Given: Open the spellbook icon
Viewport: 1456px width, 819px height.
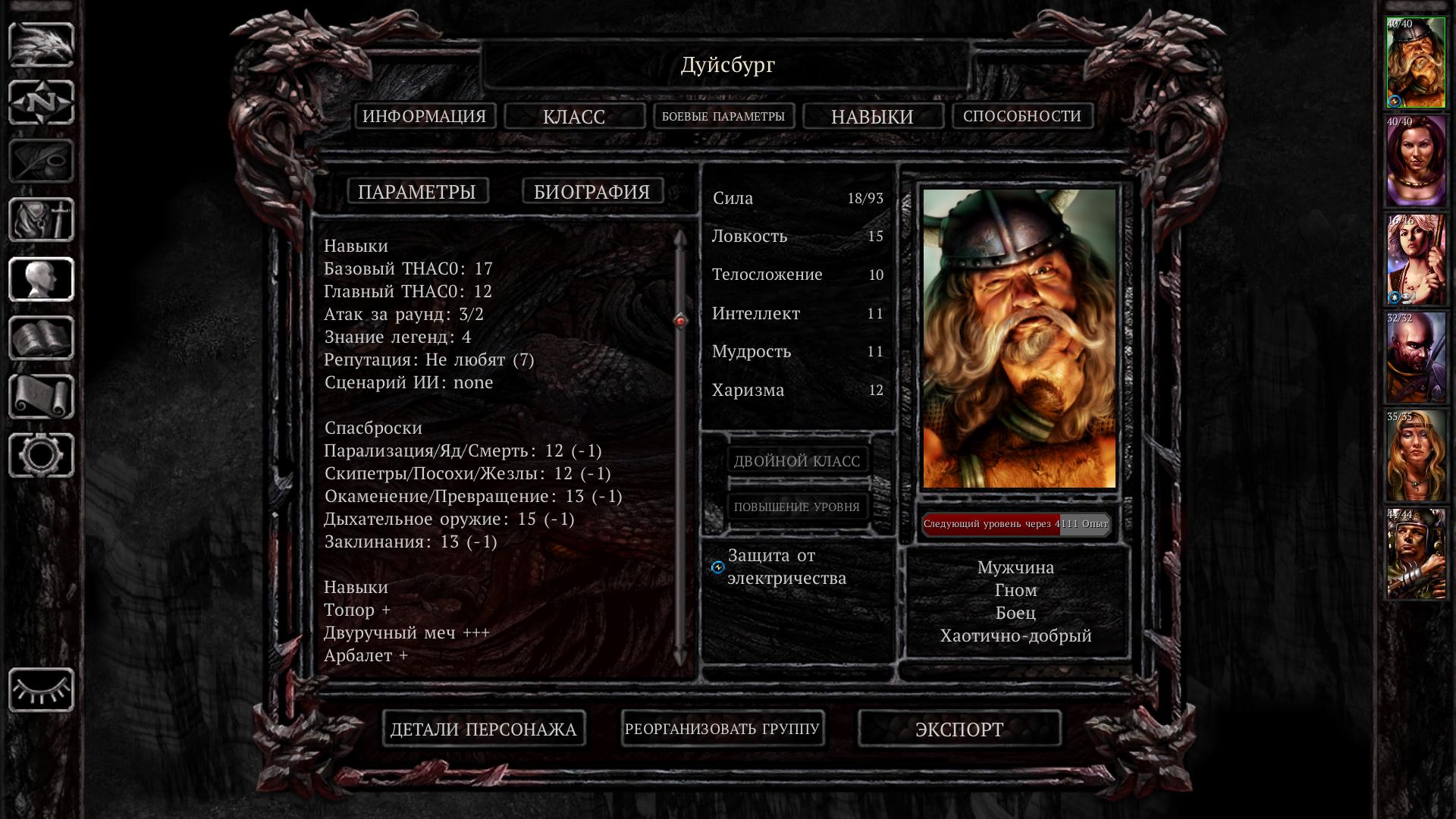Looking at the screenshot, I should tap(41, 338).
